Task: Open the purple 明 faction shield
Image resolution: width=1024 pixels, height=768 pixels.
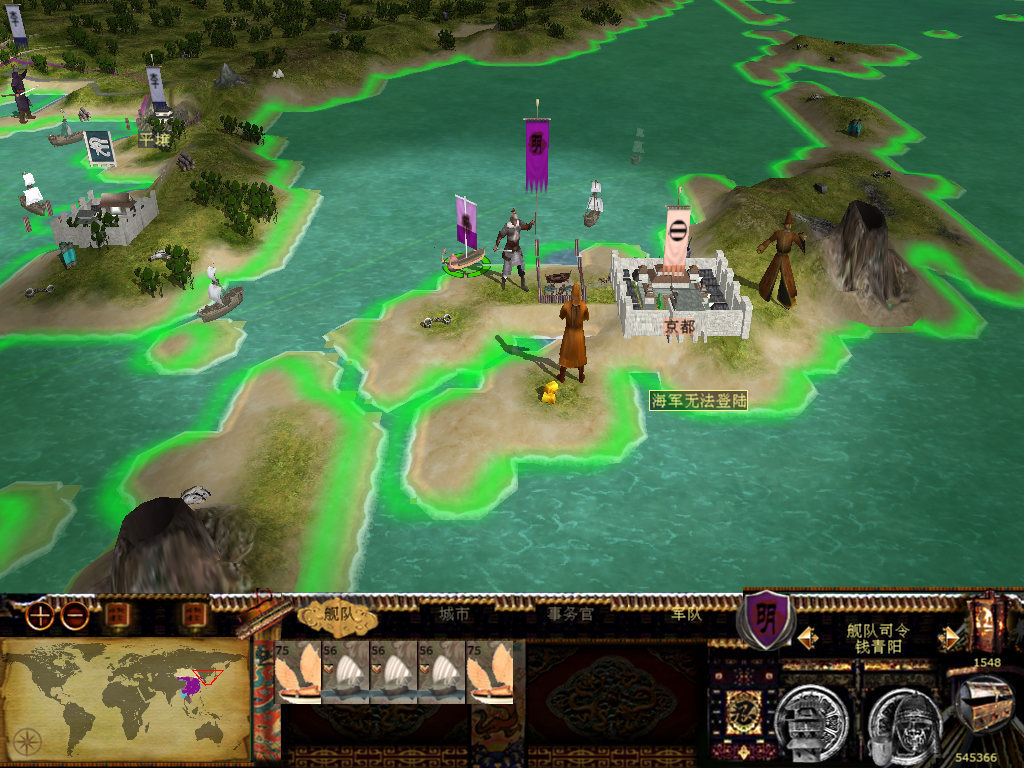Action: (766, 617)
